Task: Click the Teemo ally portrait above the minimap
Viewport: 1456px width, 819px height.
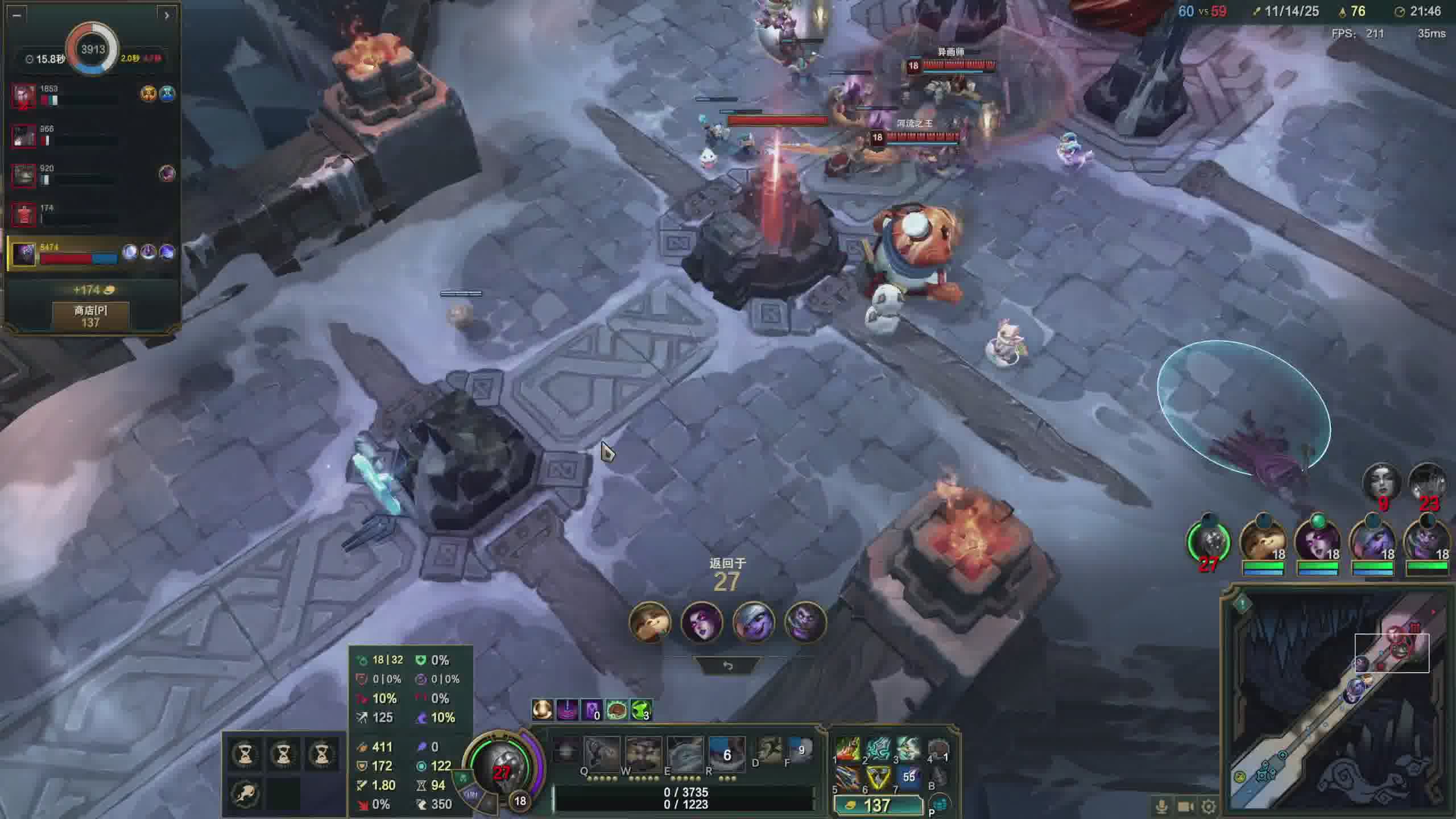Action: (x=1263, y=541)
